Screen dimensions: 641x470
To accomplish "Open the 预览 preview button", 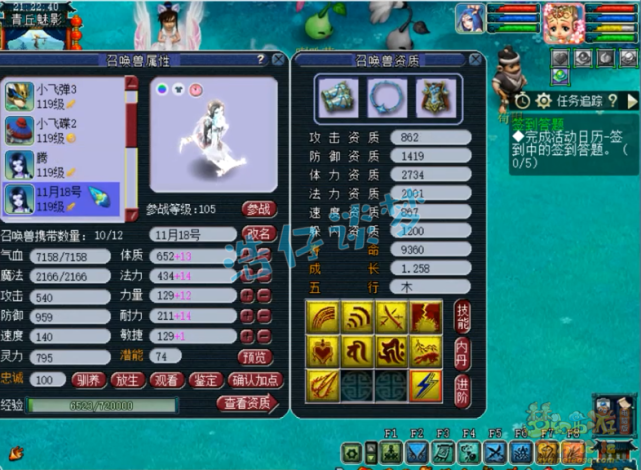I will (253, 356).
